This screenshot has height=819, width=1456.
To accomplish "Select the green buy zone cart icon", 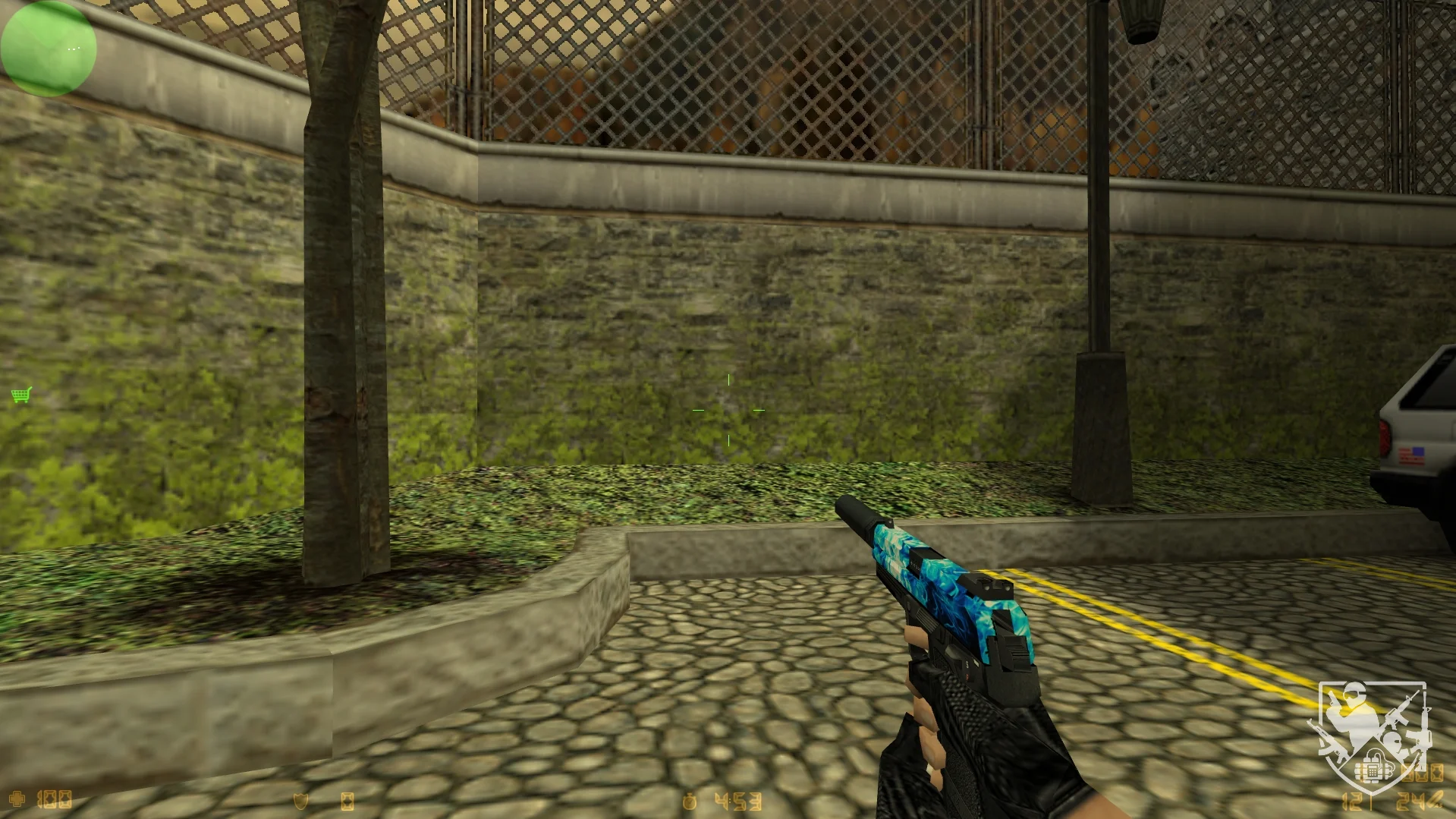I will click(21, 395).
